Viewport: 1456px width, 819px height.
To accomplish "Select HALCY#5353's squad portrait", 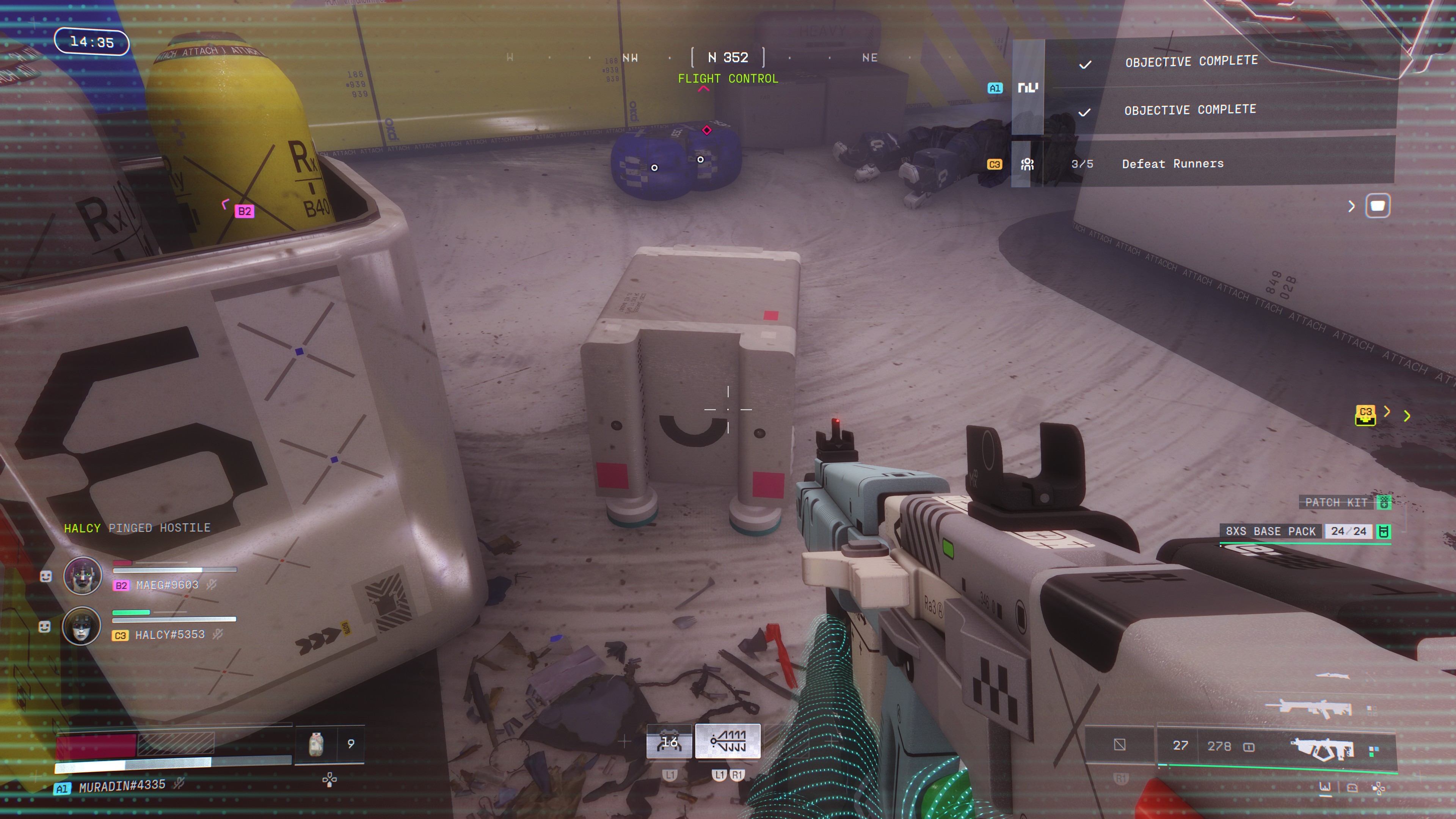I will 82,626.
